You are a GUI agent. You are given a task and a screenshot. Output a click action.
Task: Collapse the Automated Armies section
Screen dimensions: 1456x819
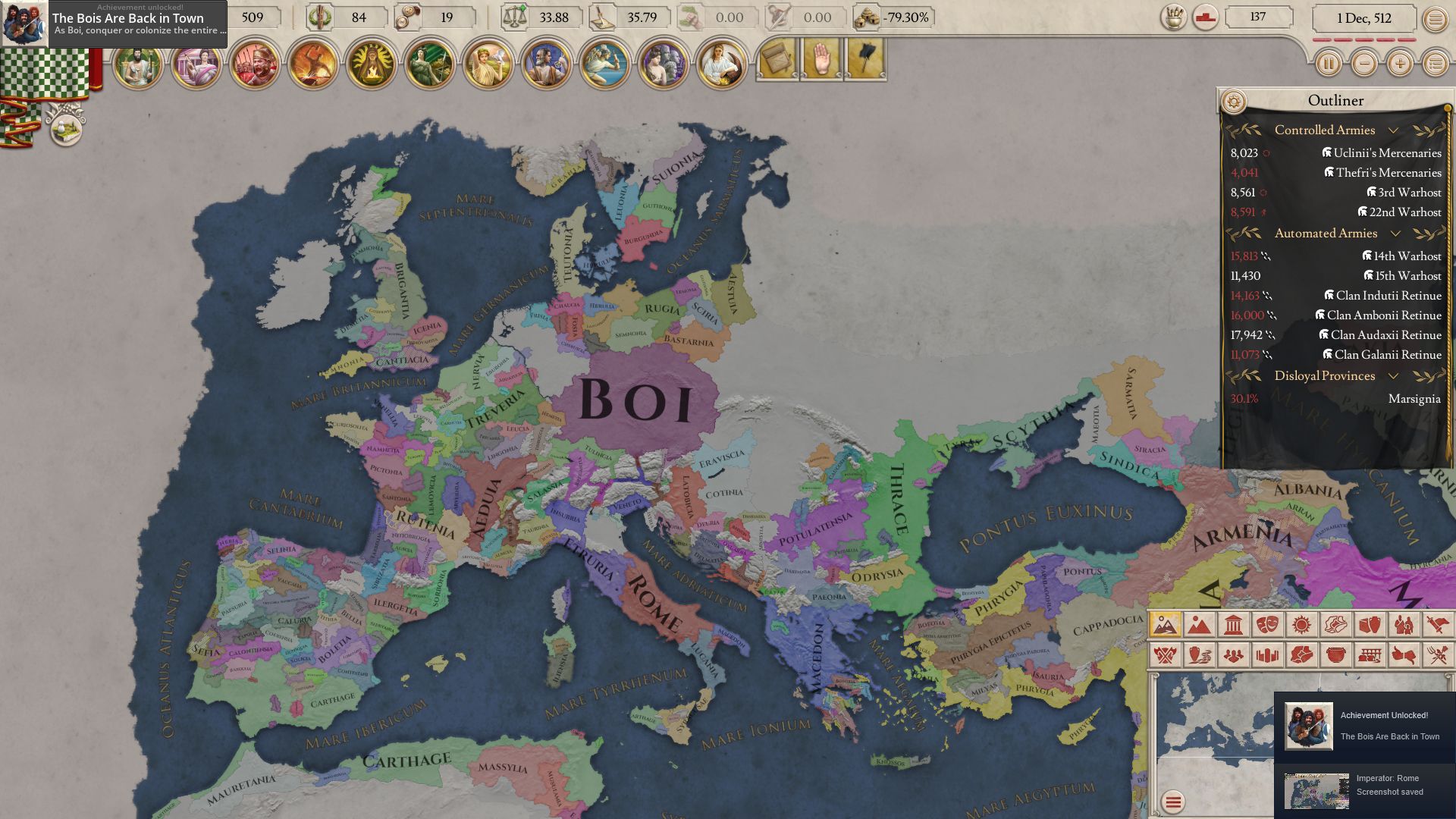point(1395,234)
